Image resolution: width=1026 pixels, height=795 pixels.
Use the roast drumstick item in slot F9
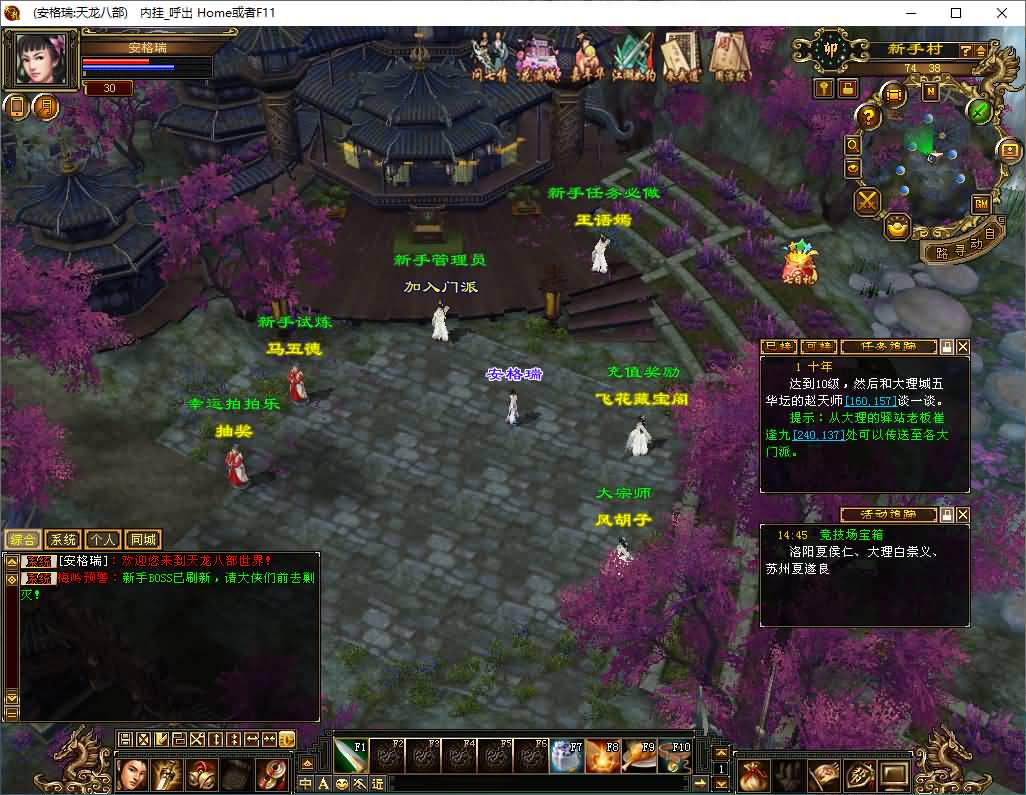[x=639, y=757]
